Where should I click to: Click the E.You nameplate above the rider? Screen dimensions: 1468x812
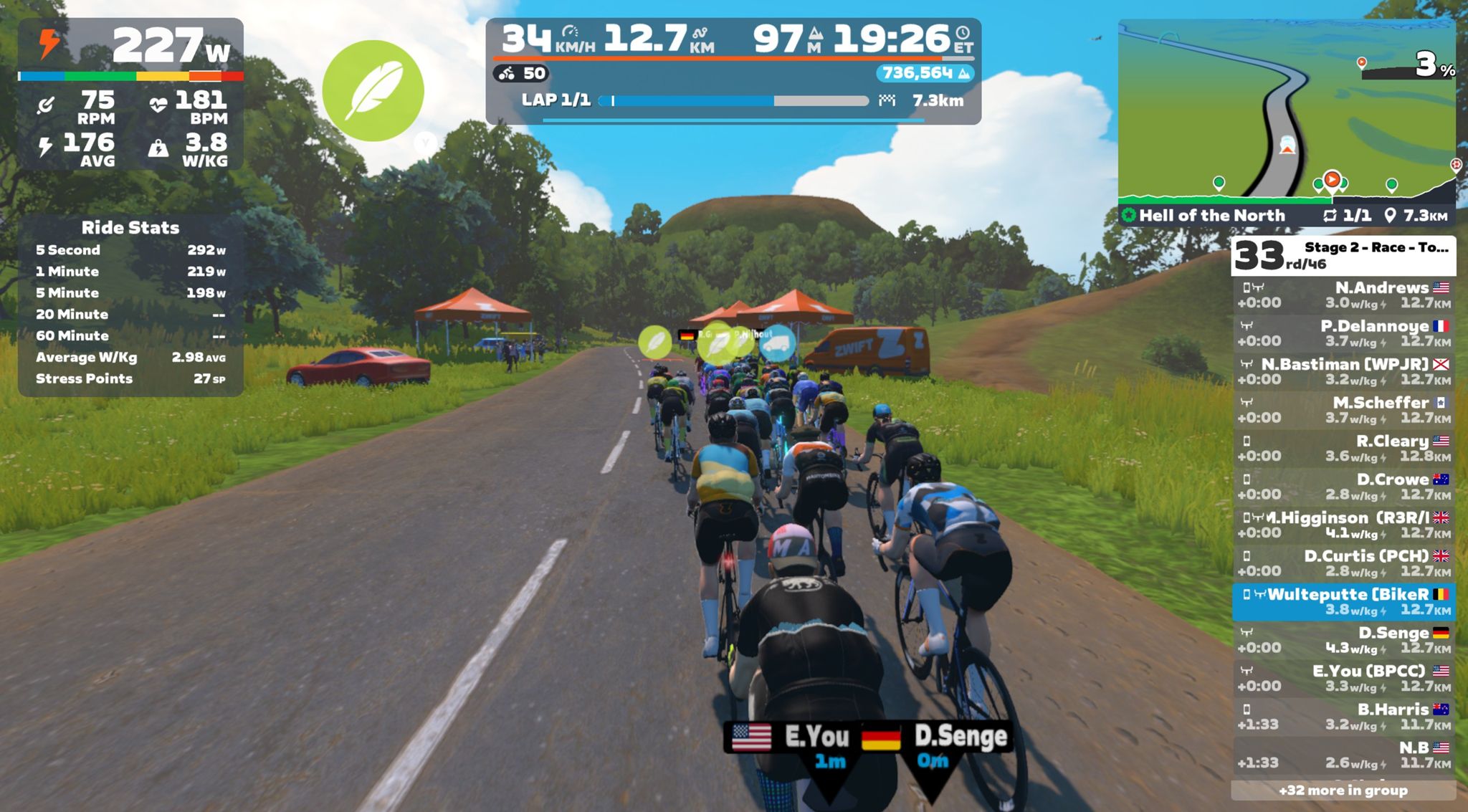point(792,745)
